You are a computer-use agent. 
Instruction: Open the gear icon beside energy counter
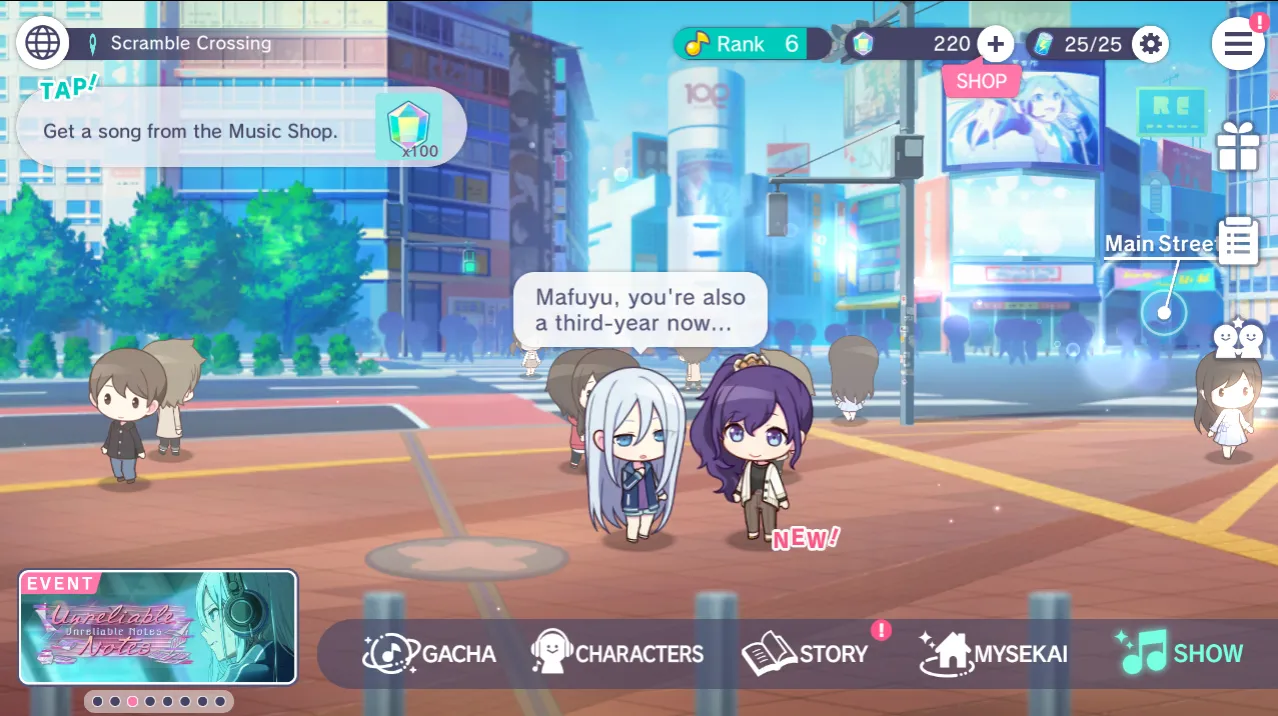[1151, 44]
